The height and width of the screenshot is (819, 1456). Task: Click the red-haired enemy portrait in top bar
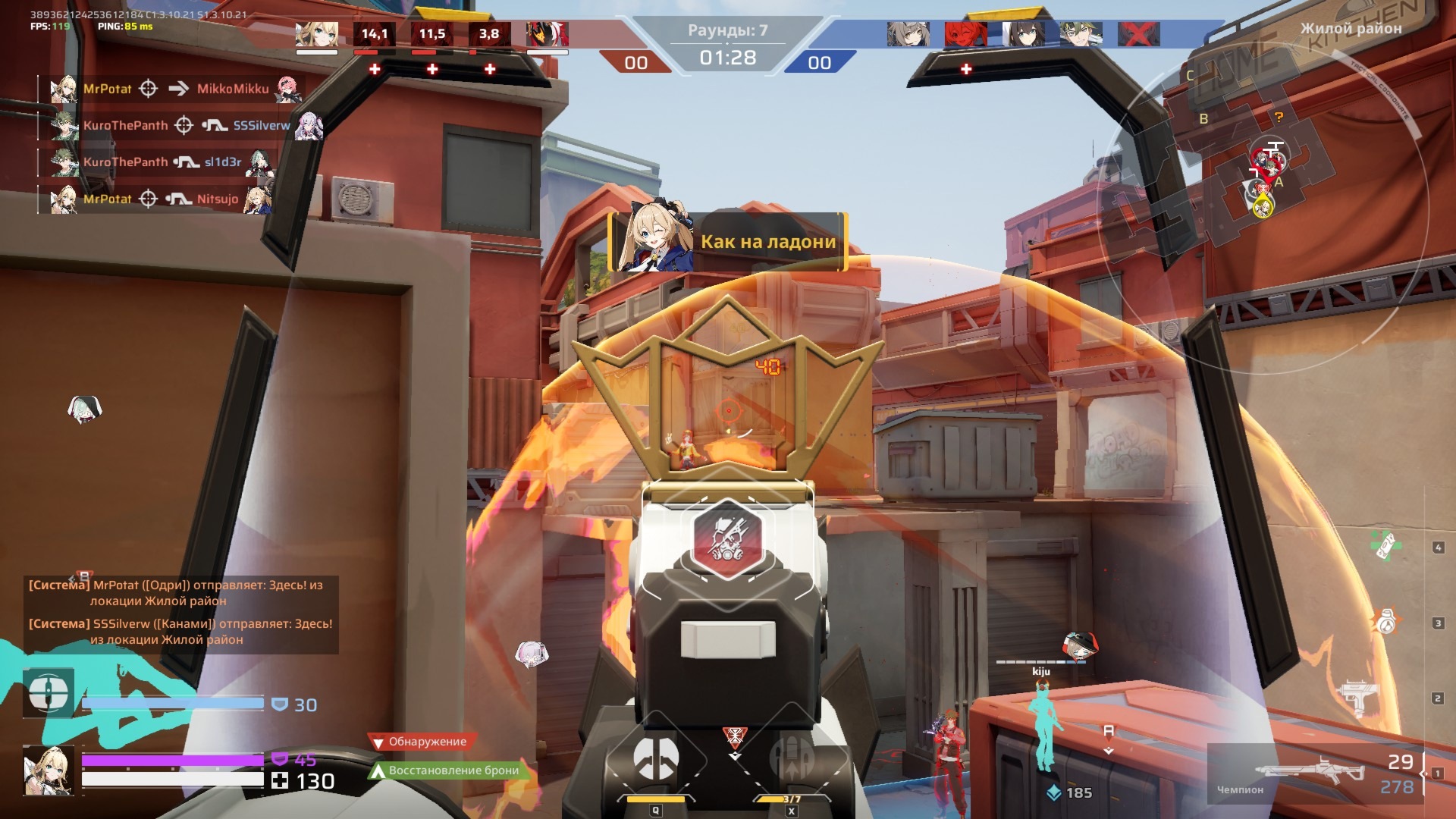tap(965, 34)
